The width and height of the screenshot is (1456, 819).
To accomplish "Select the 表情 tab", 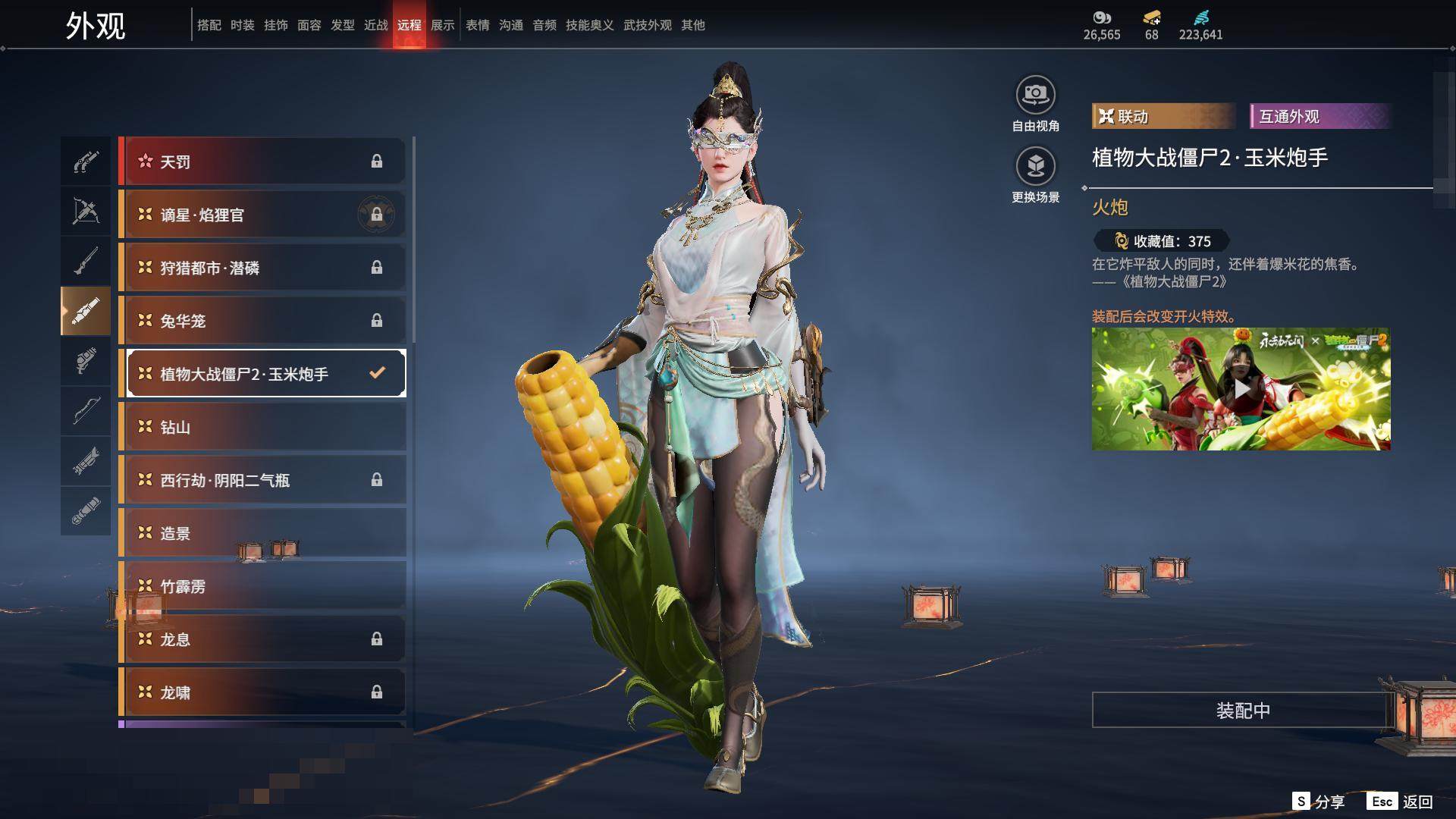I will [478, 25].
